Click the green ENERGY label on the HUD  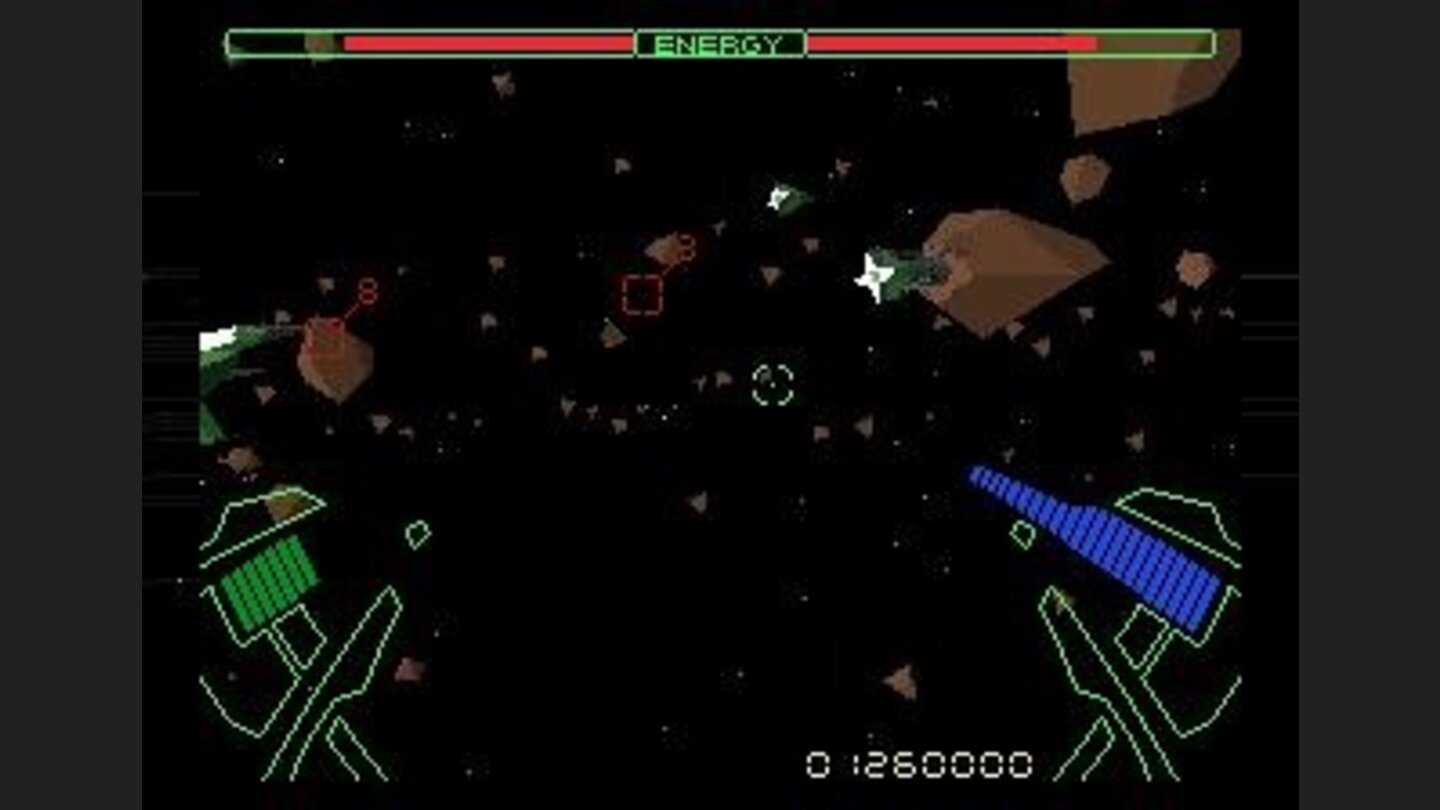pyautogui.click(x=722, y=42)
